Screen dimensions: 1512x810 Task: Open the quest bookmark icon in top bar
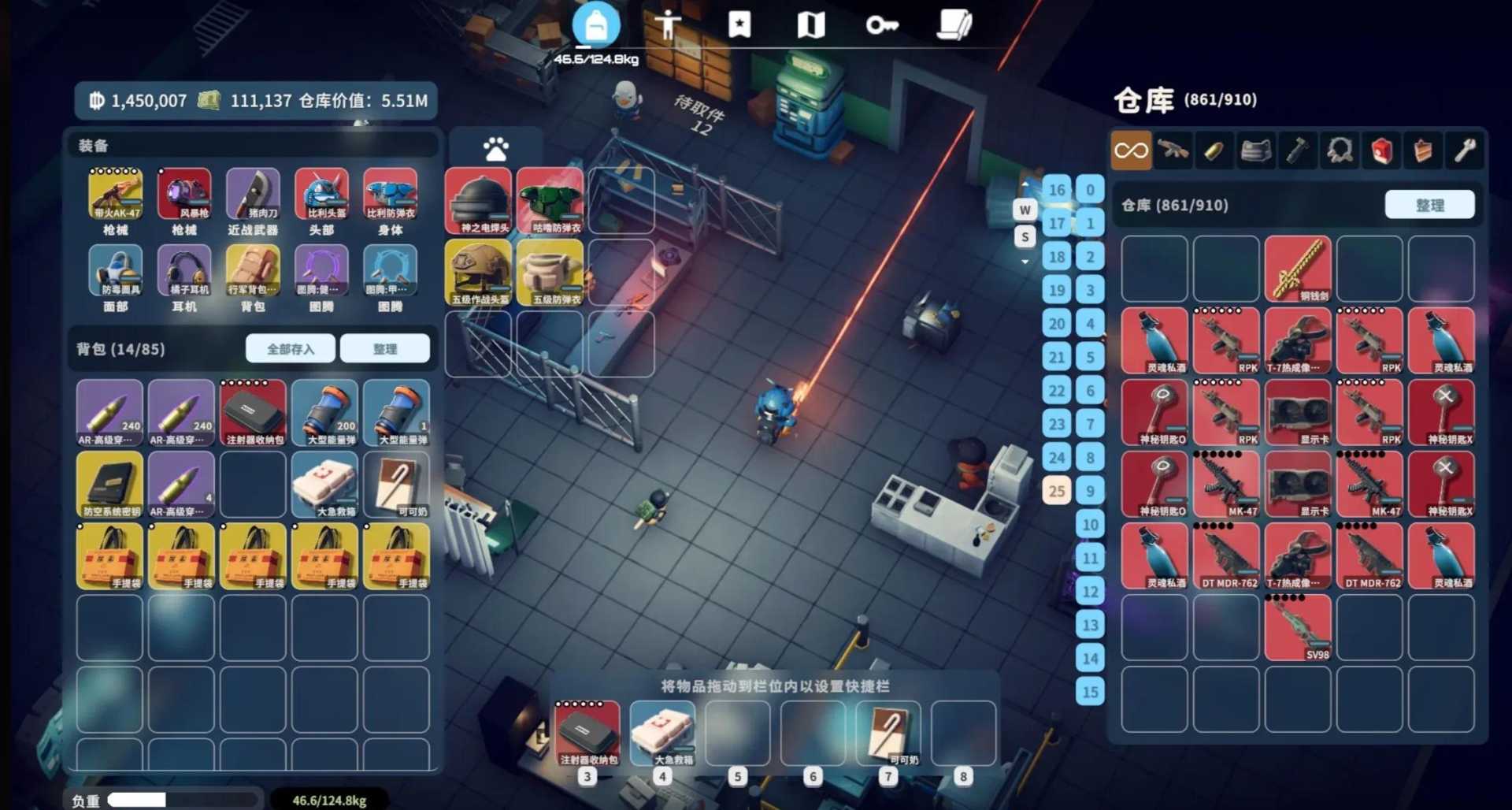coord(739,24)
